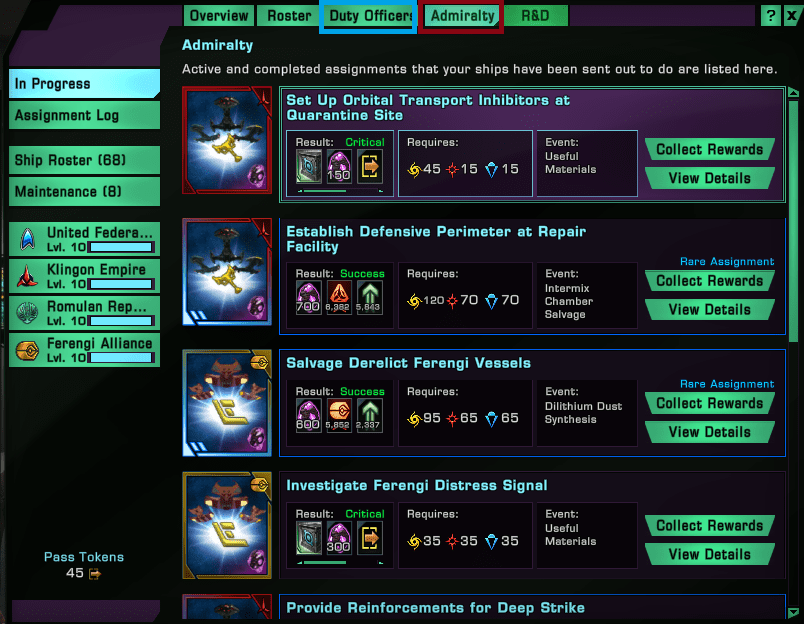
Task: Collect rewards for Salvage Derelict Ferengi Vessels
Action: (710, 404)
